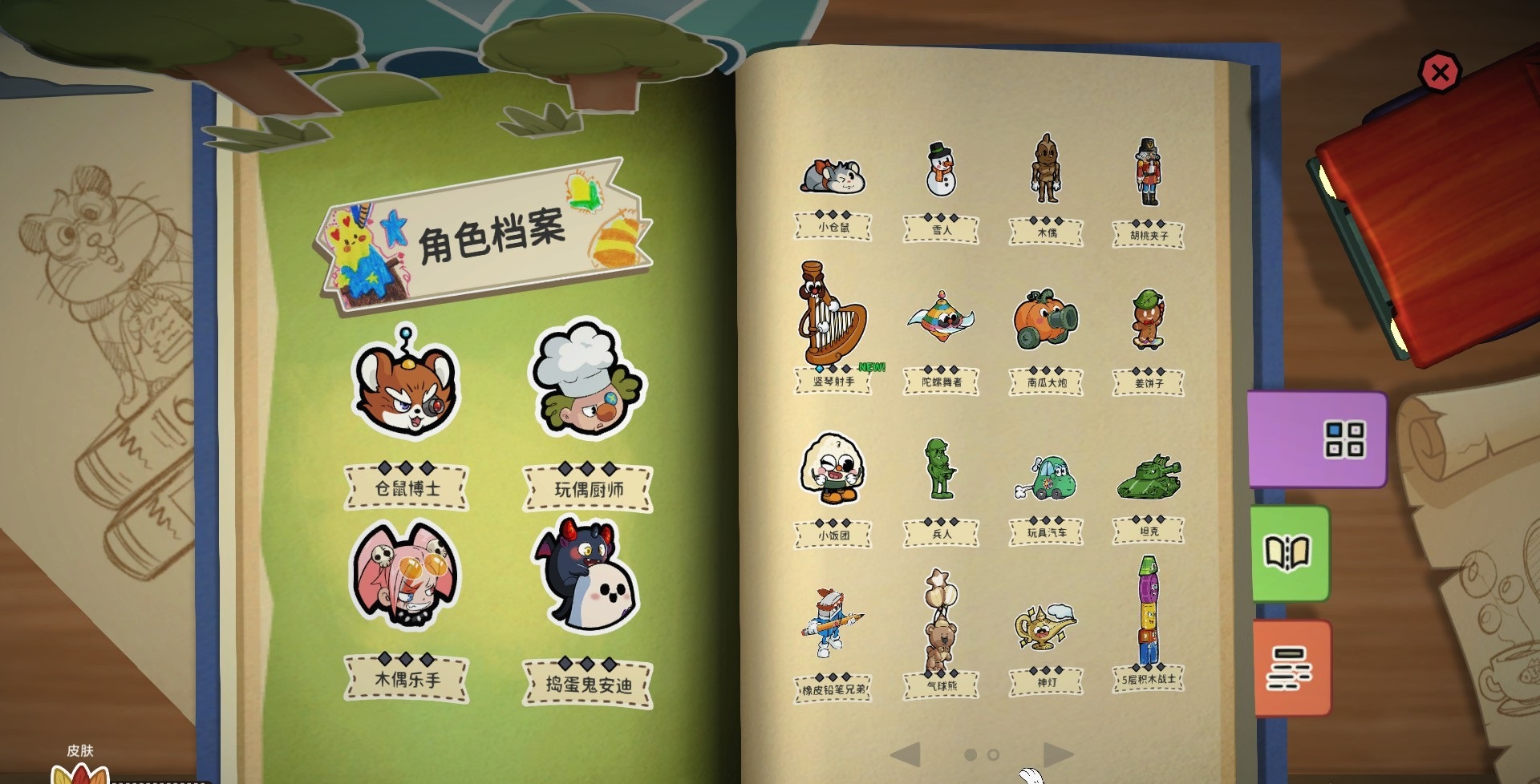Screen dimensions: 1540x784
Task: Go to the previous page with left arrow
Action: click(907, 754)
